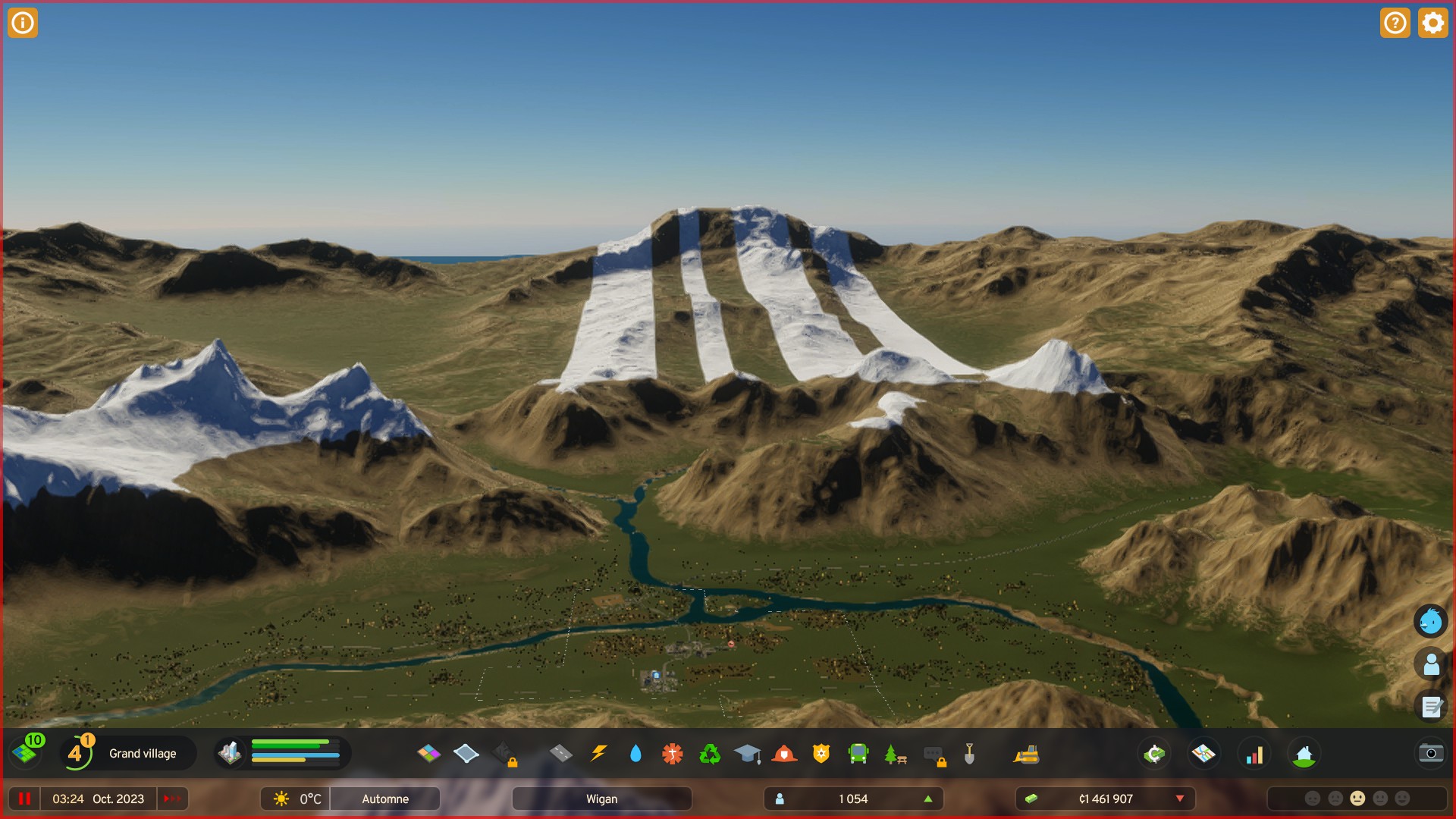Pause the game simulation
This screenshot has height=819, width=1456.
coord(25,798)
